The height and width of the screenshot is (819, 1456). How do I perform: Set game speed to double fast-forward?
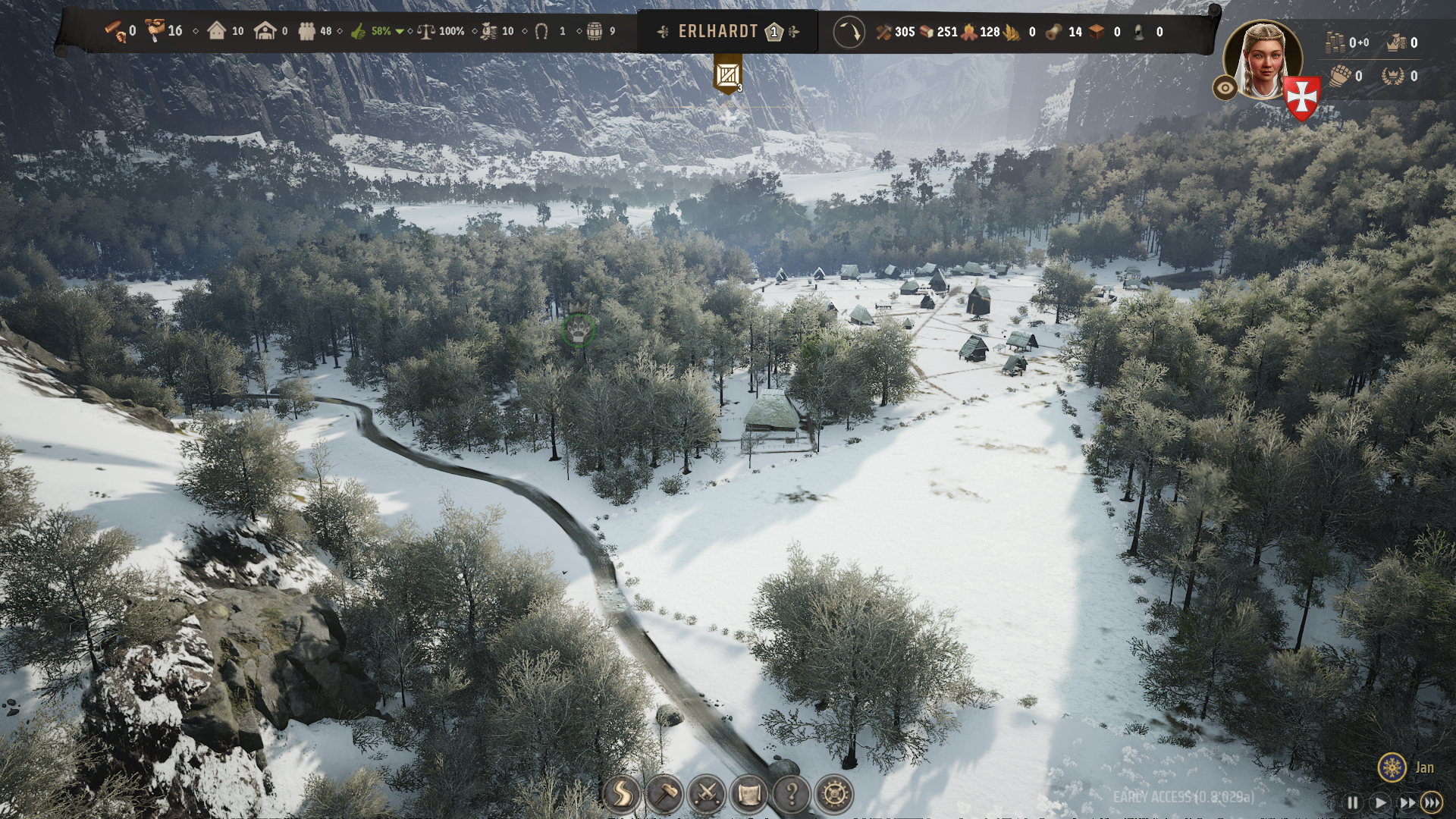click(x=1407, y=802)
